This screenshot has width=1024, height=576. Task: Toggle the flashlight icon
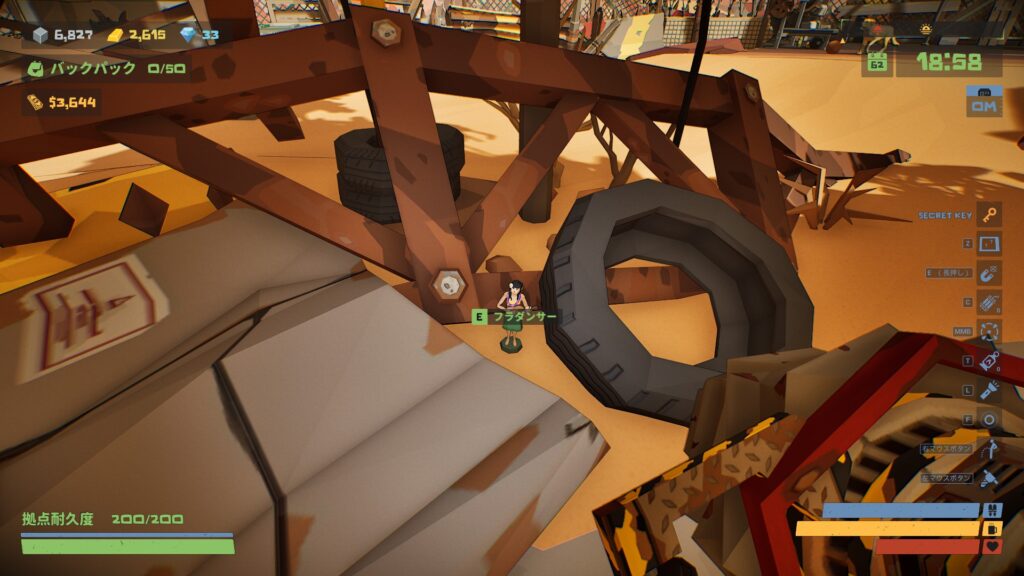click(x=989, y=390)
